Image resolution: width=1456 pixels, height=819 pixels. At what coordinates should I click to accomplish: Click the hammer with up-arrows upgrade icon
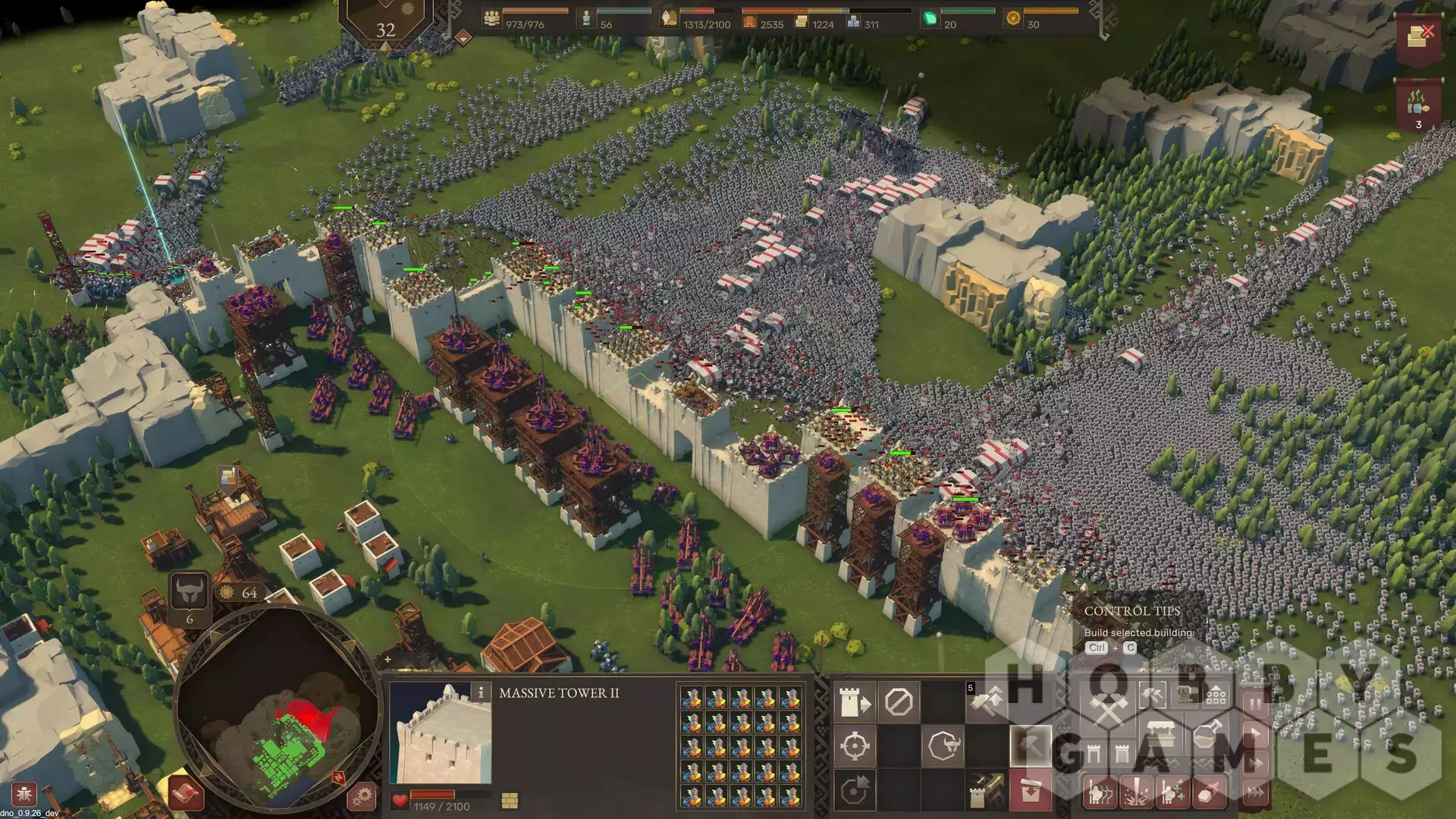[x=987, y=702]
